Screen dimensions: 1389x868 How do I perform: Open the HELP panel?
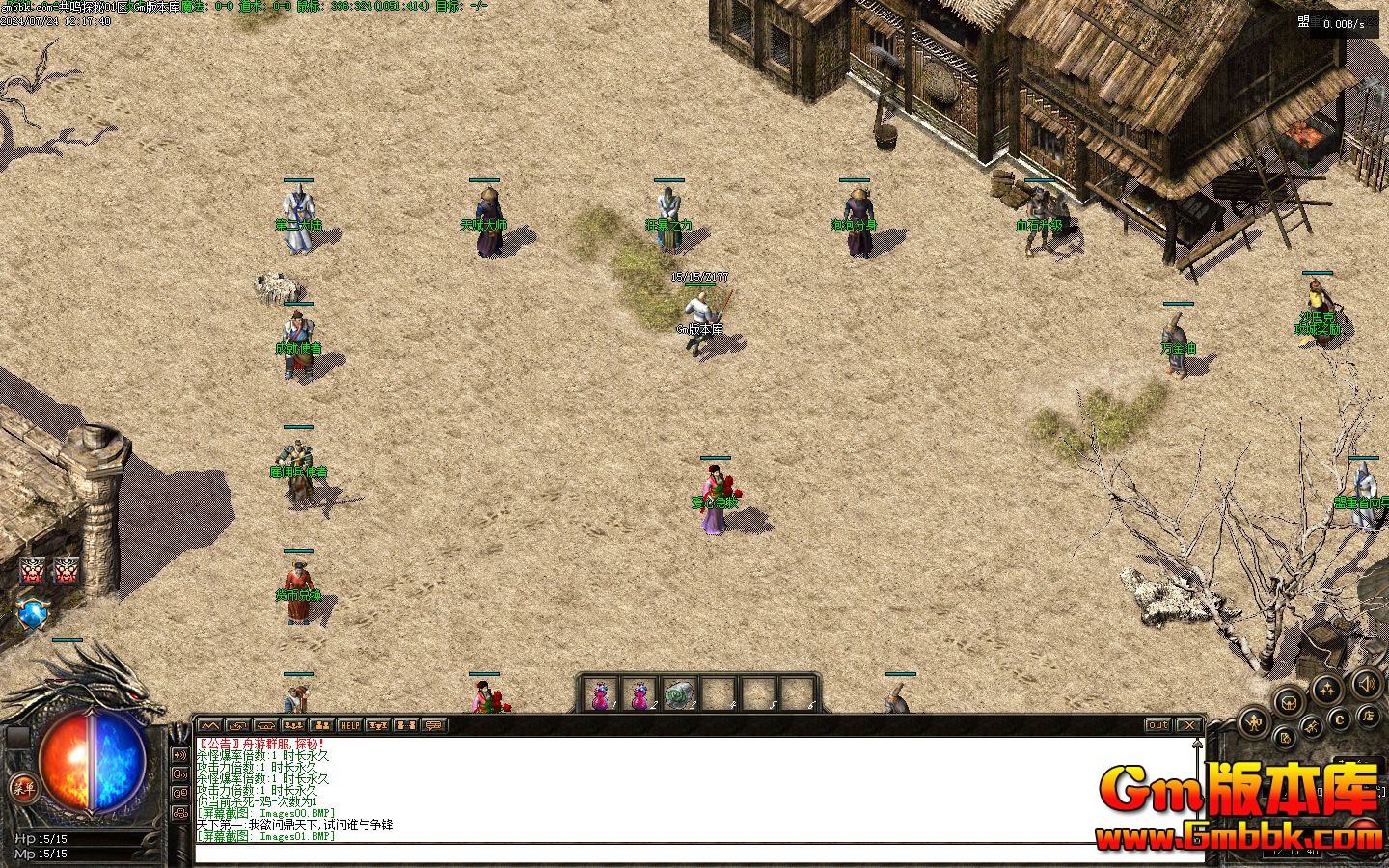tap(349, 725)
